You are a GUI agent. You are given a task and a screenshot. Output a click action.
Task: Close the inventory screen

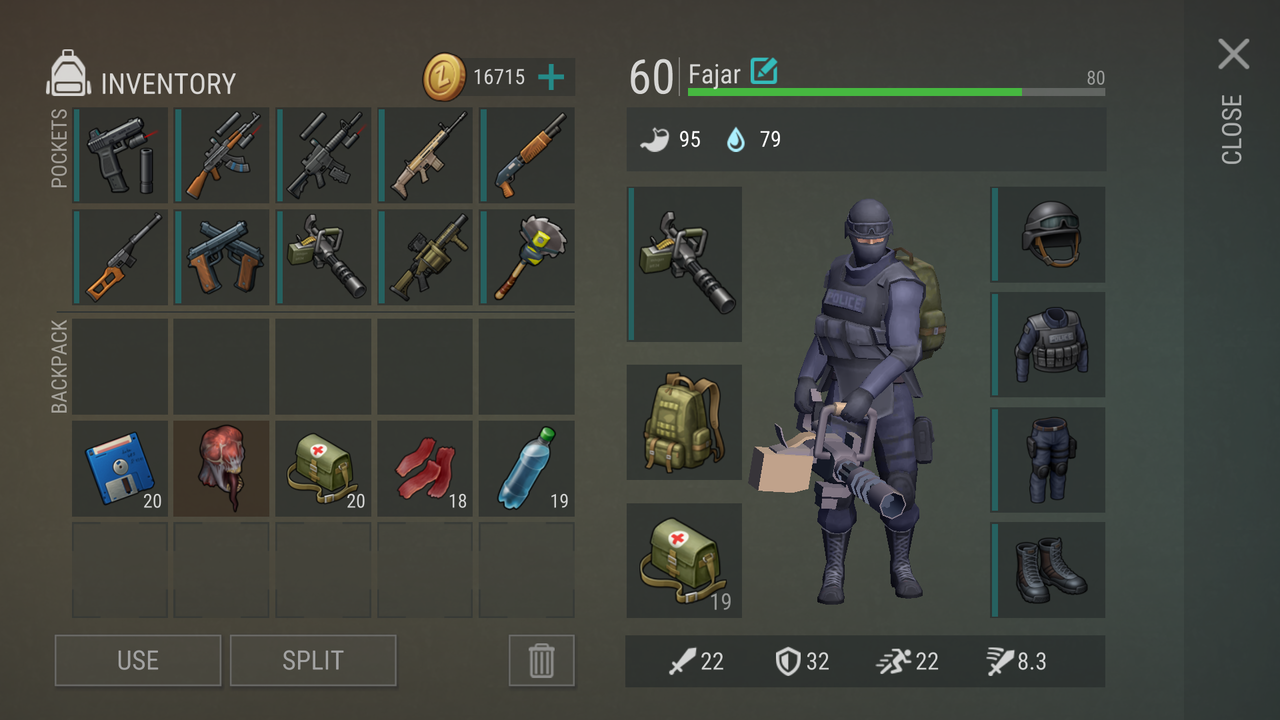(x=1233, y=55)
